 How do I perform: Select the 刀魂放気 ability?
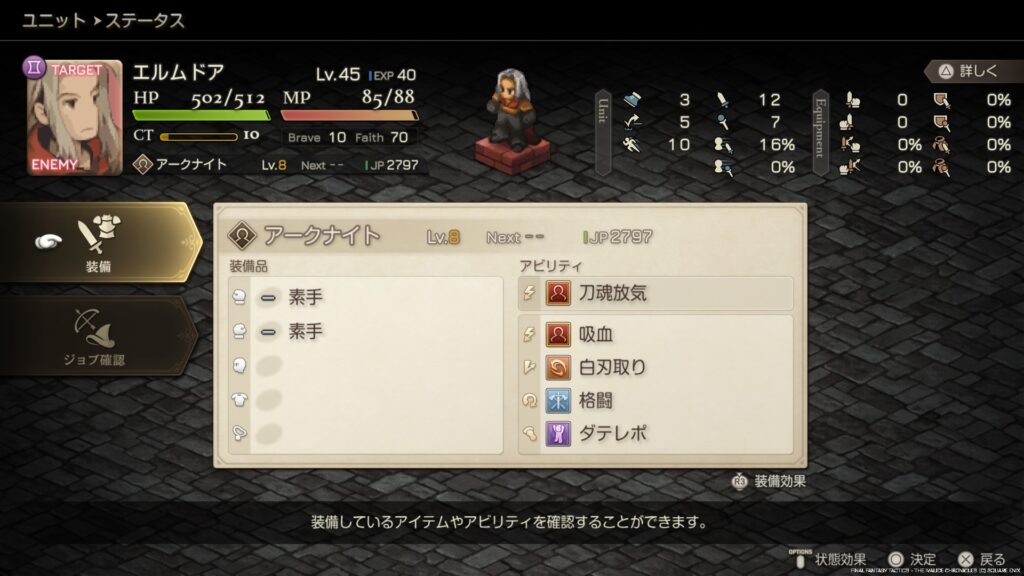pyautogui.click(x=655, y=294)
